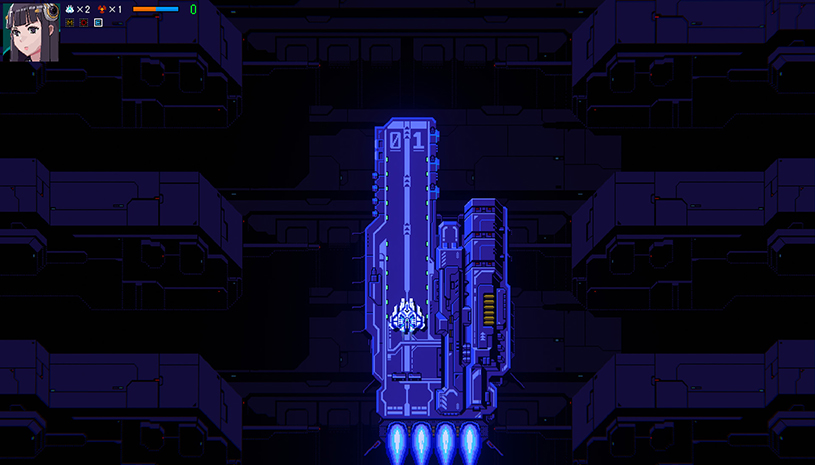This screenshot has width=815, height=465.
Task: Select the yellow weapon mode icon
Action: (x=70, y=22)
